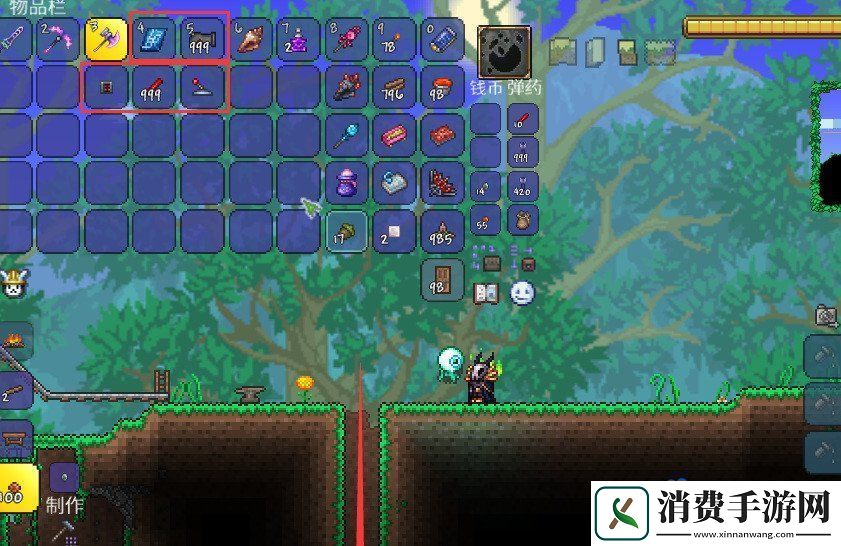Click the red wire stack of 999
Viewport: 841px width, 546px height.
pos(155,88)
